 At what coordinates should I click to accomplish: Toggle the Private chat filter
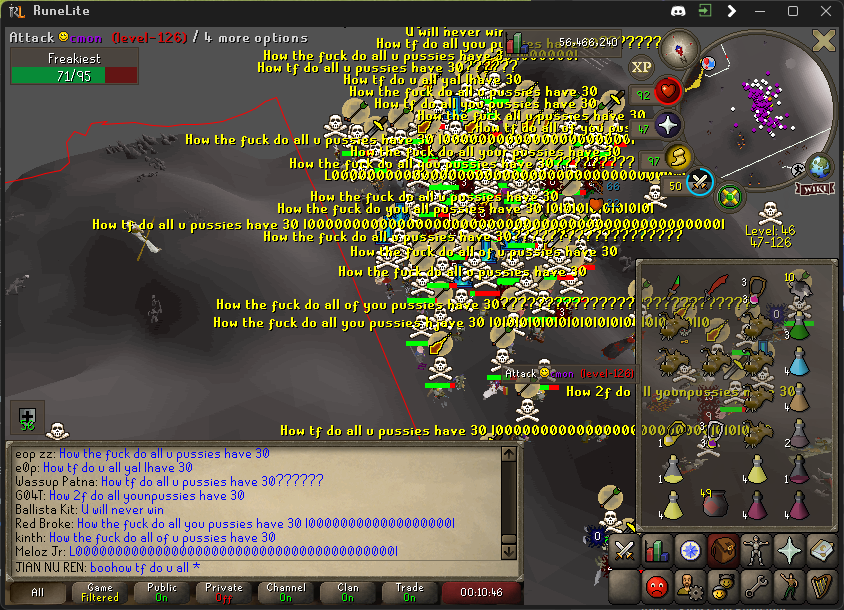[224, 592]
